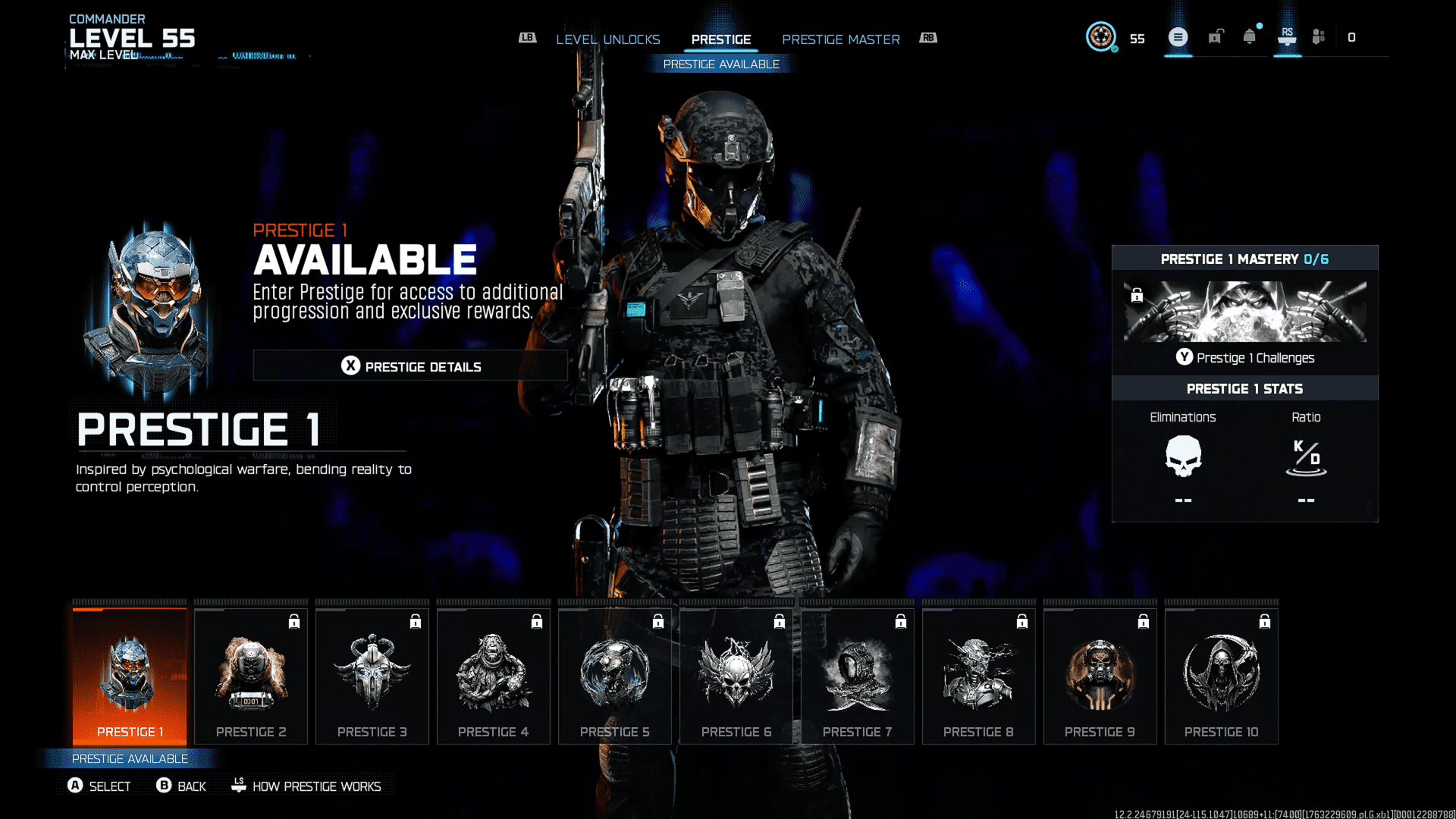This screenshot has width=1456, height=819.
Task: Click the player rank emblem icon
Action: [1100, 37]
